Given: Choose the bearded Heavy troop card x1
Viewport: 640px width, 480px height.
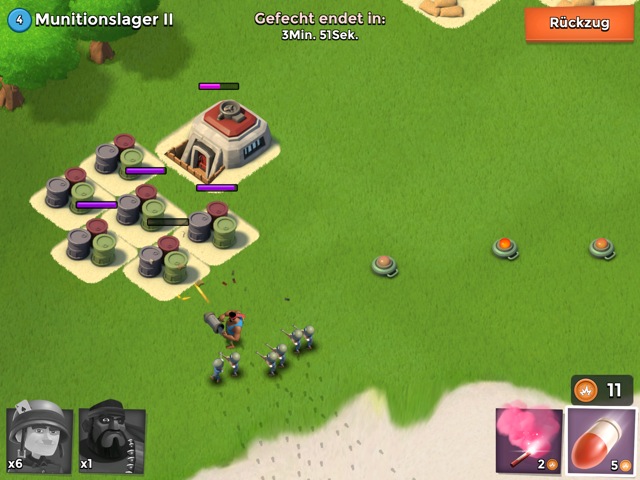Looking at the screenshot, I should [x=112, y=439].
